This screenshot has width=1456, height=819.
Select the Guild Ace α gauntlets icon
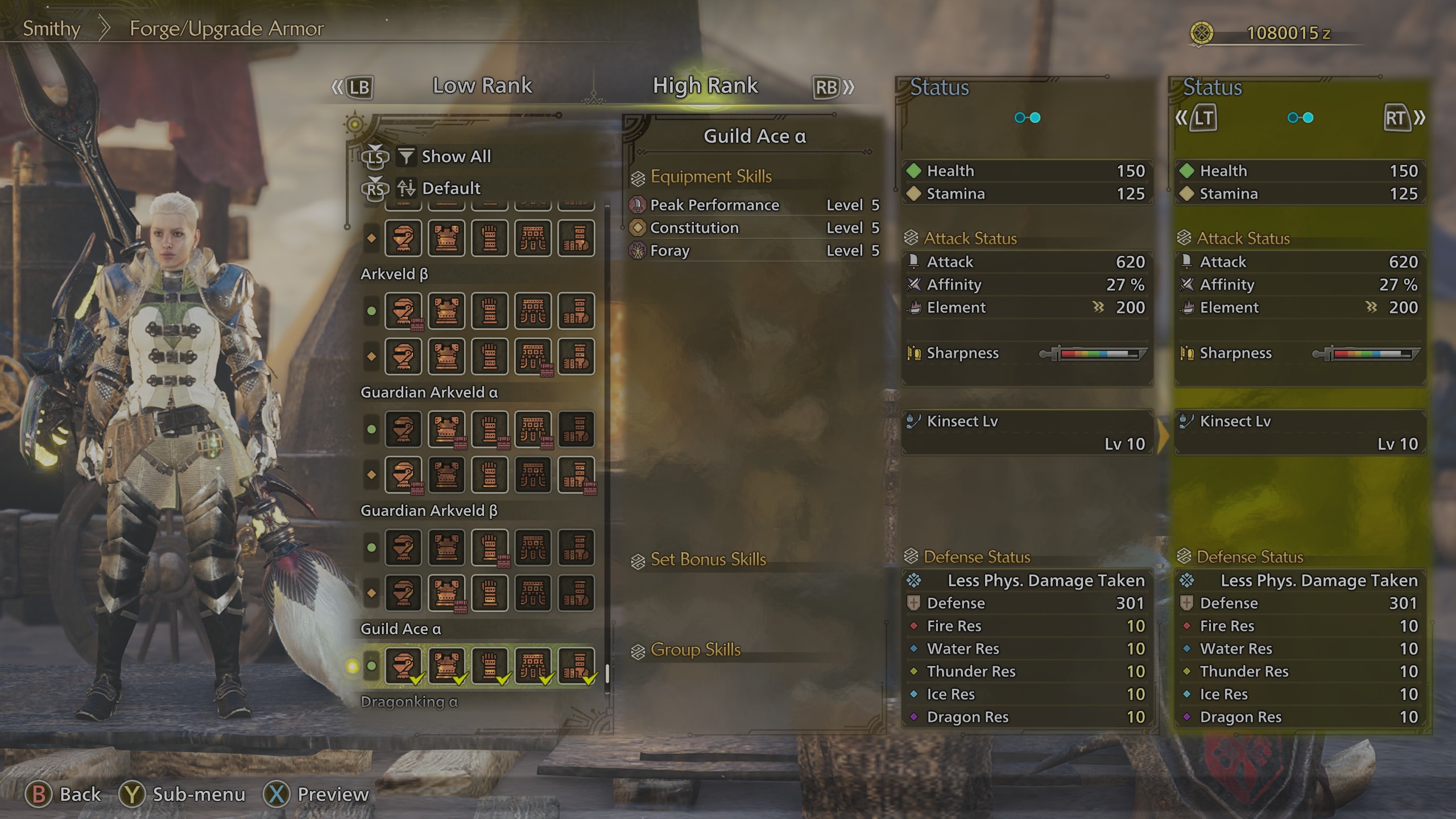pyautogui.click(x=490, y=665)
